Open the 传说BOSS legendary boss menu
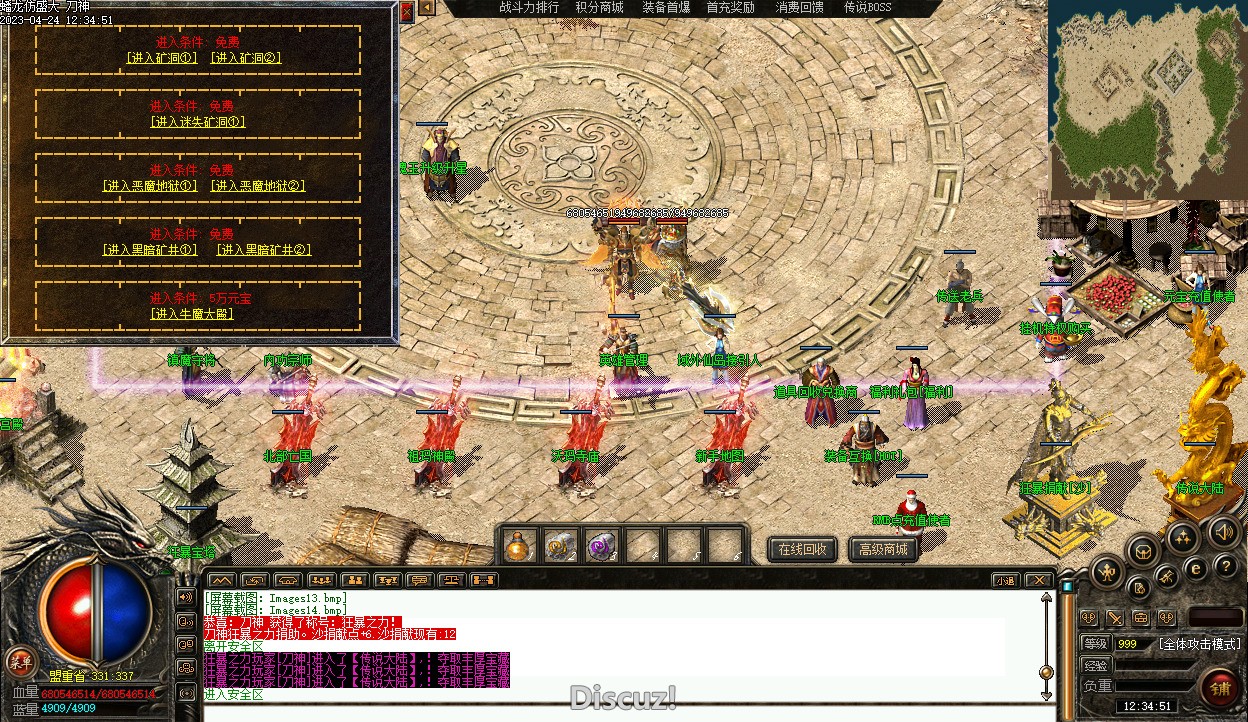This screenshot has width=1248, height=722. point(867,8)
